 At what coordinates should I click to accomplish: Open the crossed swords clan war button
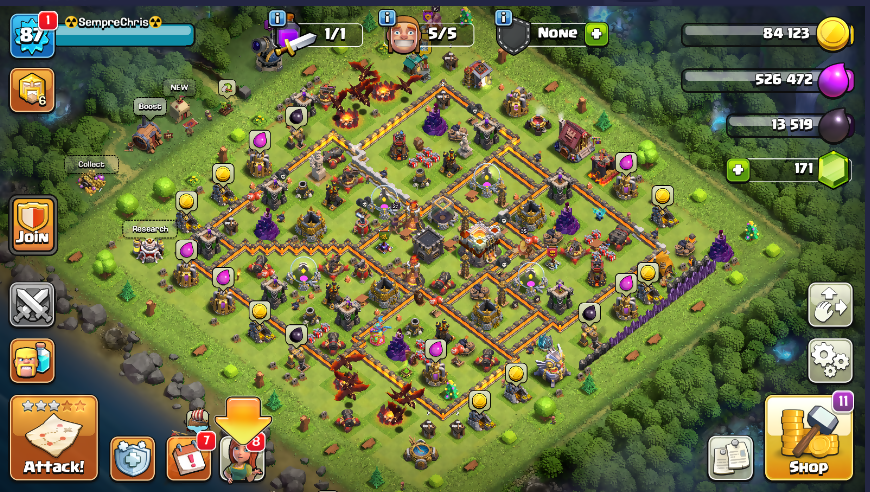(32, 304)
